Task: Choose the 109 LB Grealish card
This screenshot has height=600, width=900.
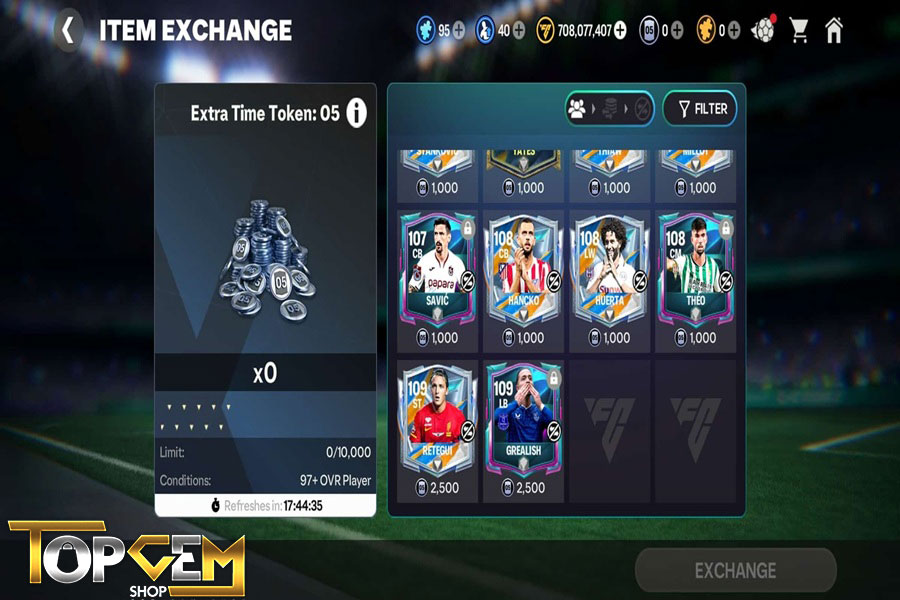Action: pyautogui.click(x=522, y=420)
